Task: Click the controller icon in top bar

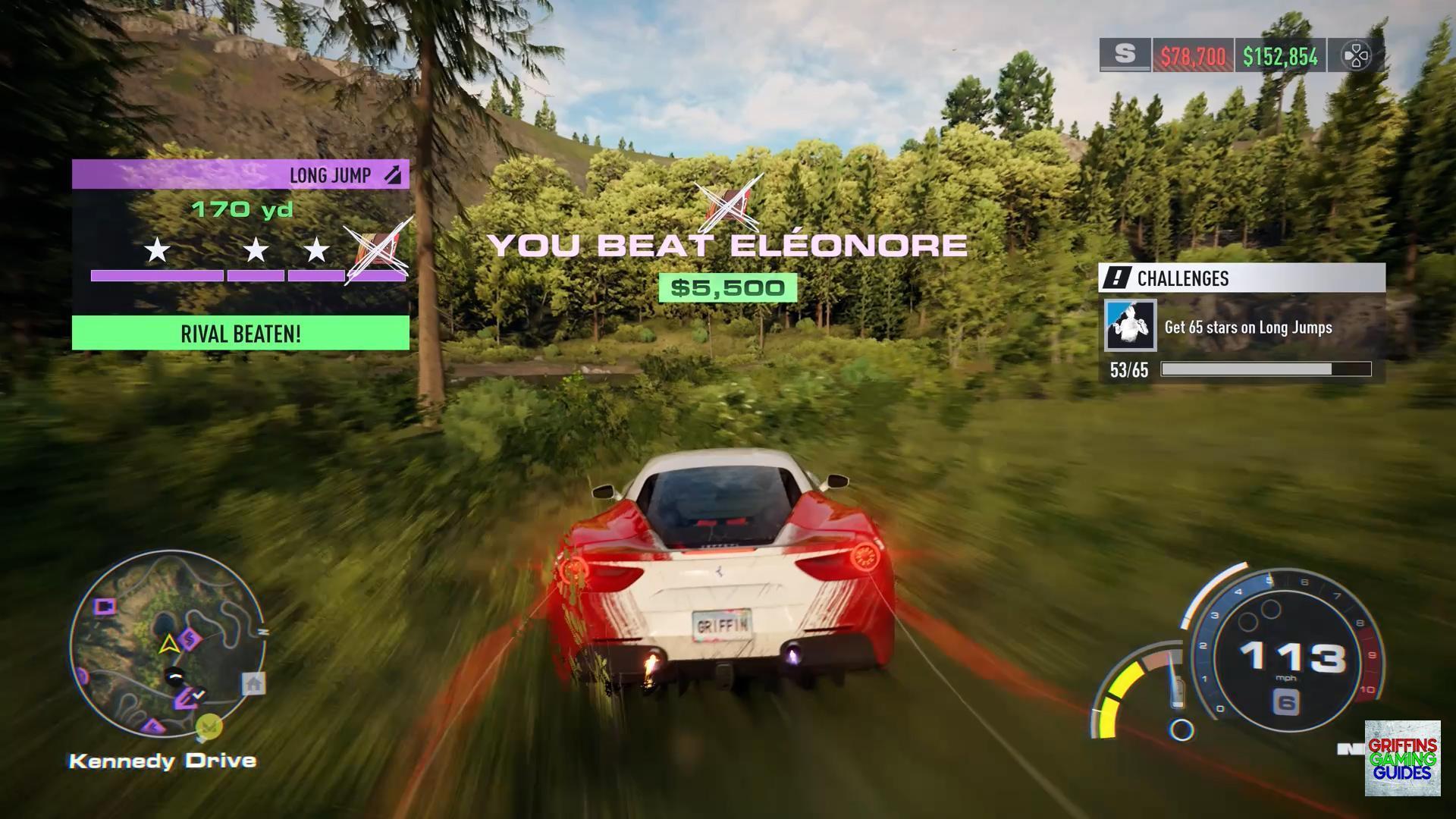Action: (1356, 55)
